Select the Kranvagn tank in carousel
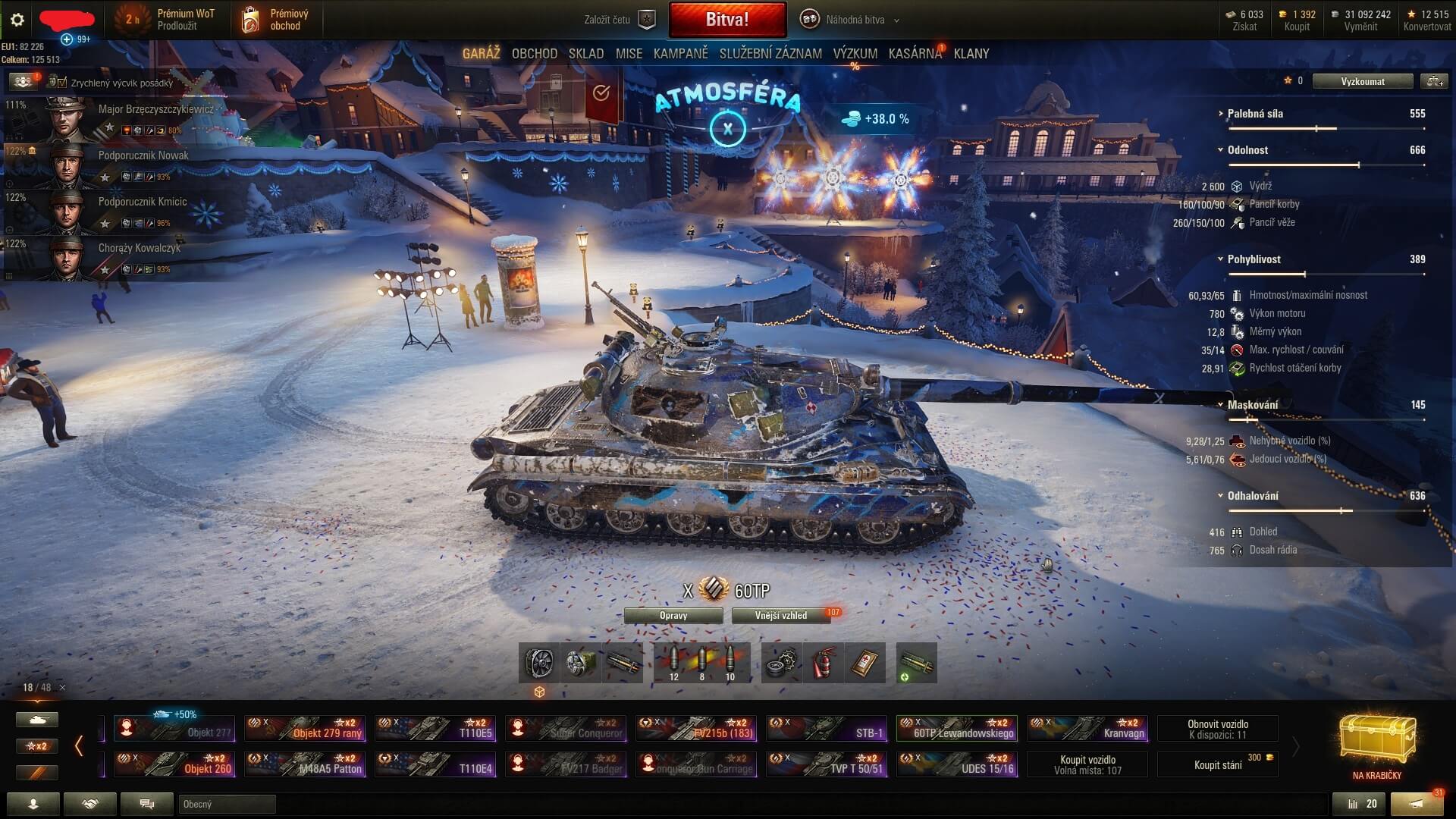The image size is (1456, 819). point(1087,729)
